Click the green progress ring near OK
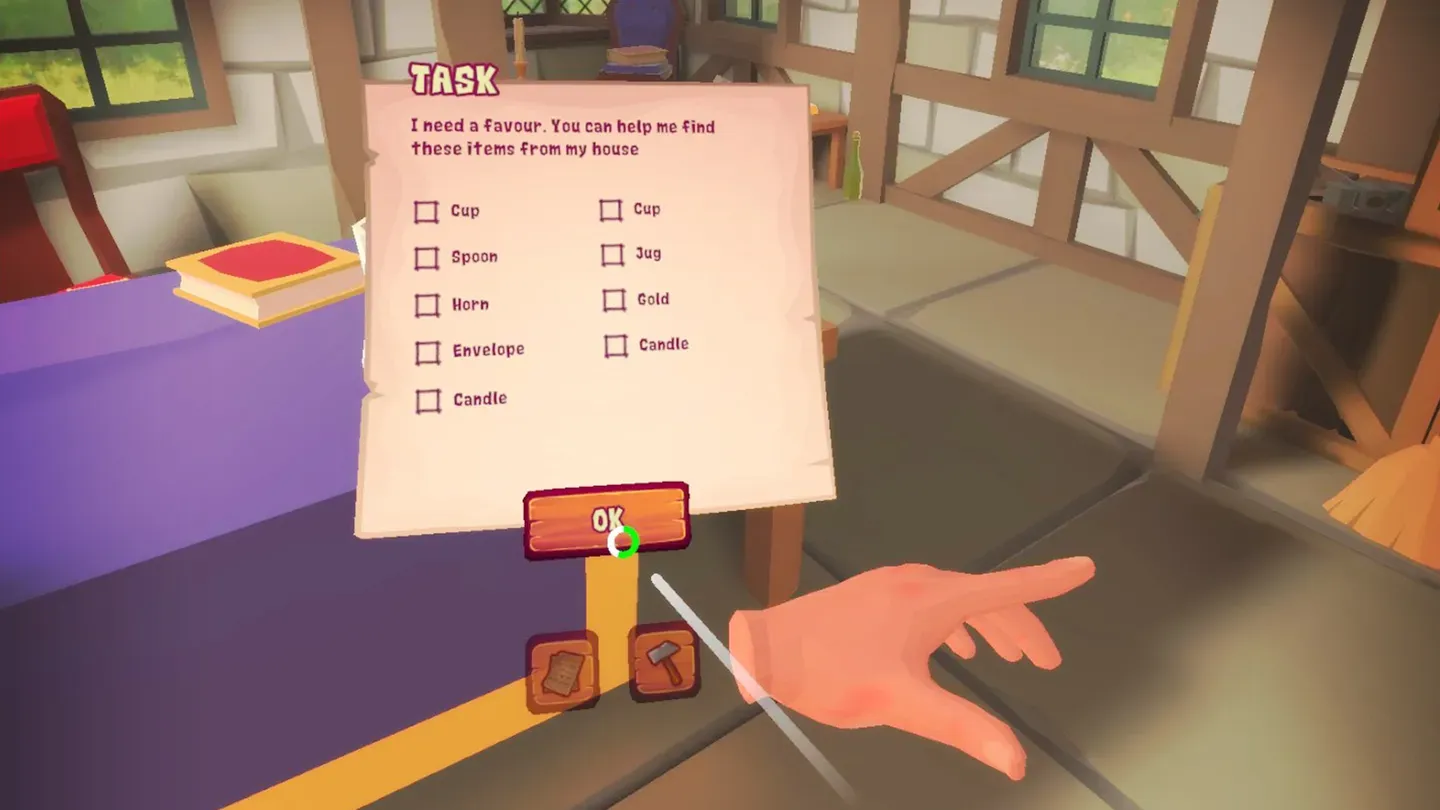This screenshot has height=810, width=1440. [624, 541]
